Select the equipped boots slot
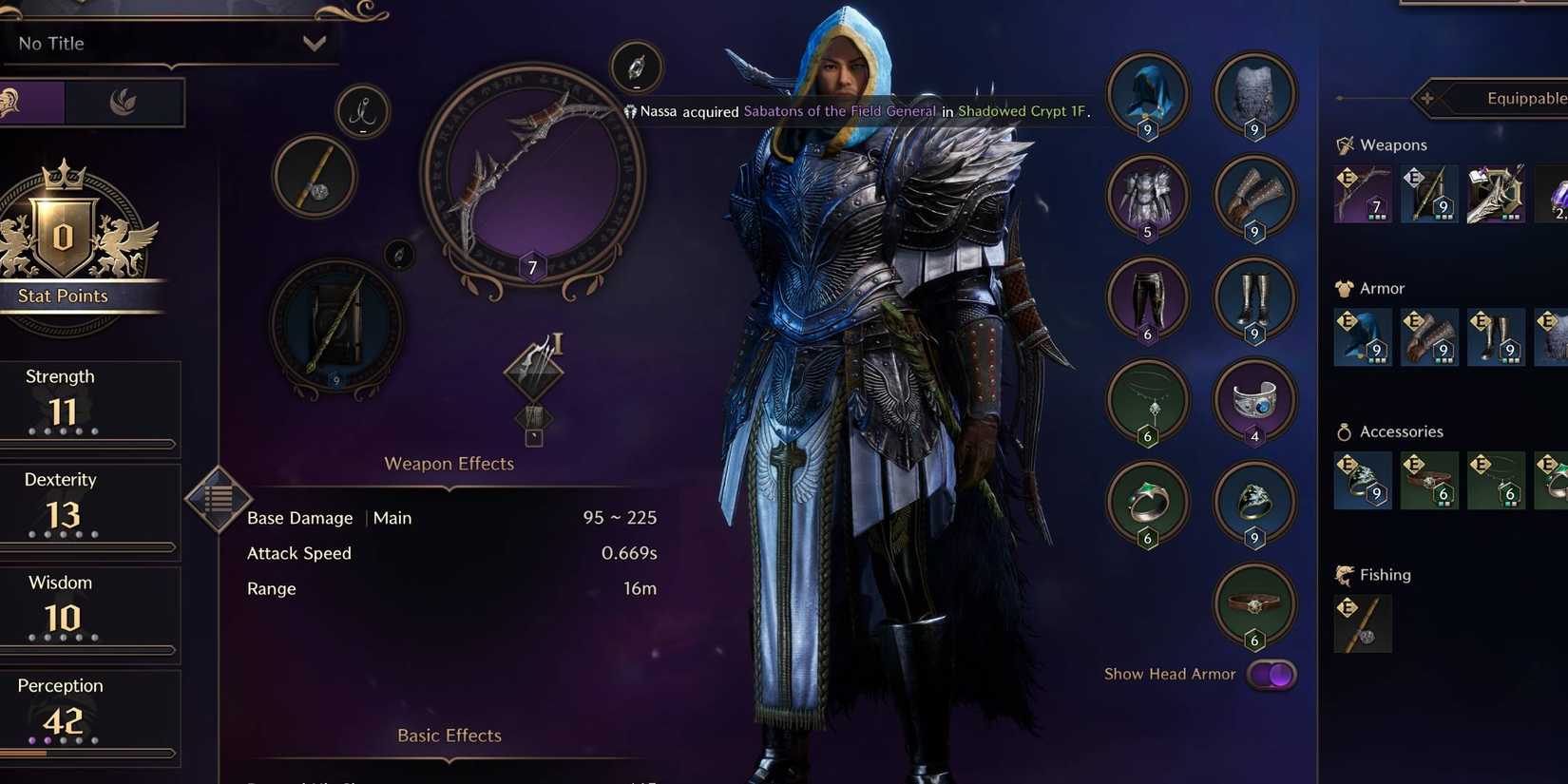 point(1254,298)
